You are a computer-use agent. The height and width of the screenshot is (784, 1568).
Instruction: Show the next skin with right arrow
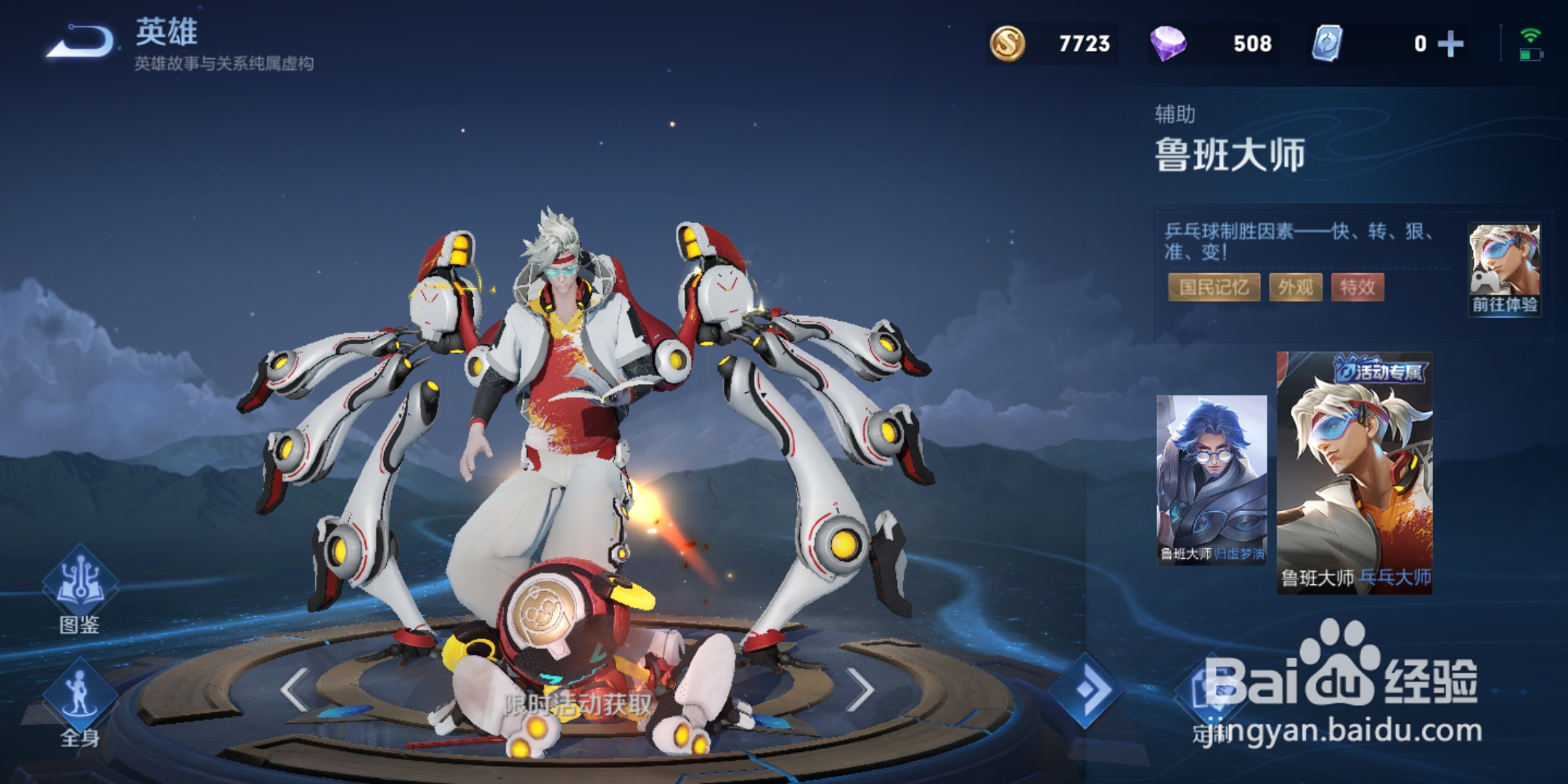[x=861, y=690]
